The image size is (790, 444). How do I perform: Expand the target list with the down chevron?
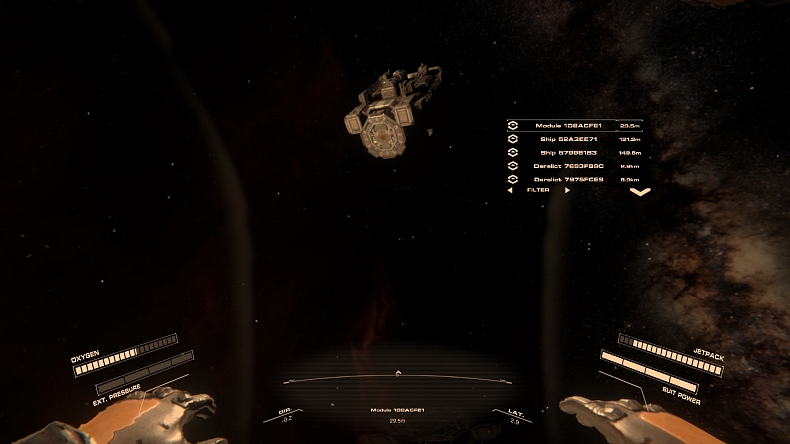click(640, 191)
